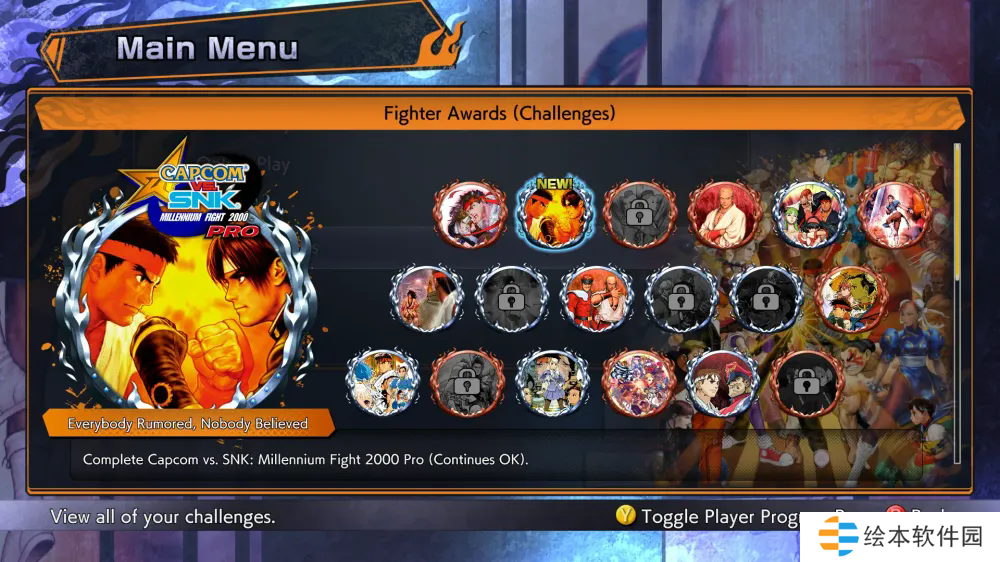Click the Main Menu title banner
Image resolution: width=1000 pixels, height=562 pixels.
(207, 48)
